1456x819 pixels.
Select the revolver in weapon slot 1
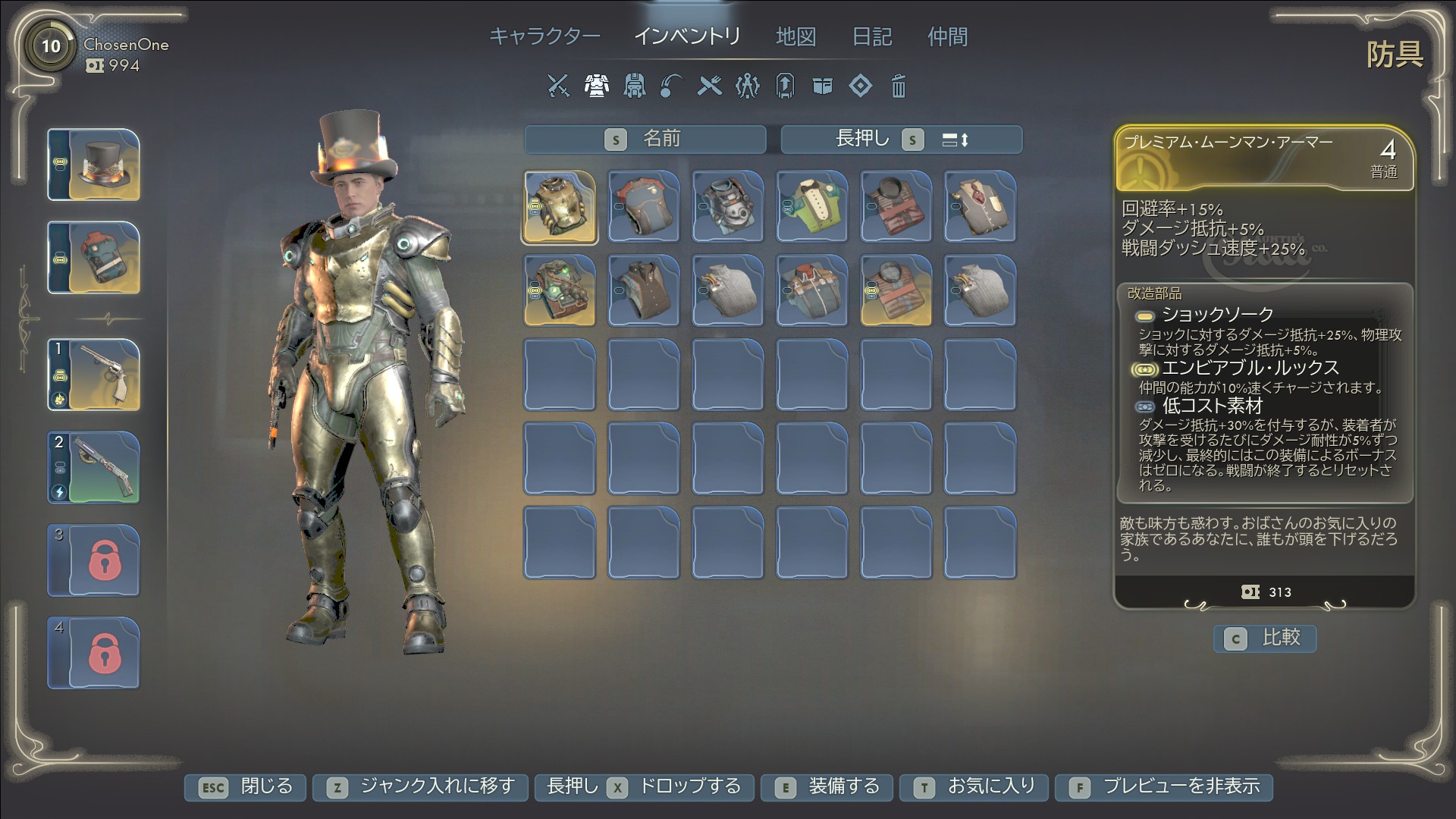[x=94, y=375]
